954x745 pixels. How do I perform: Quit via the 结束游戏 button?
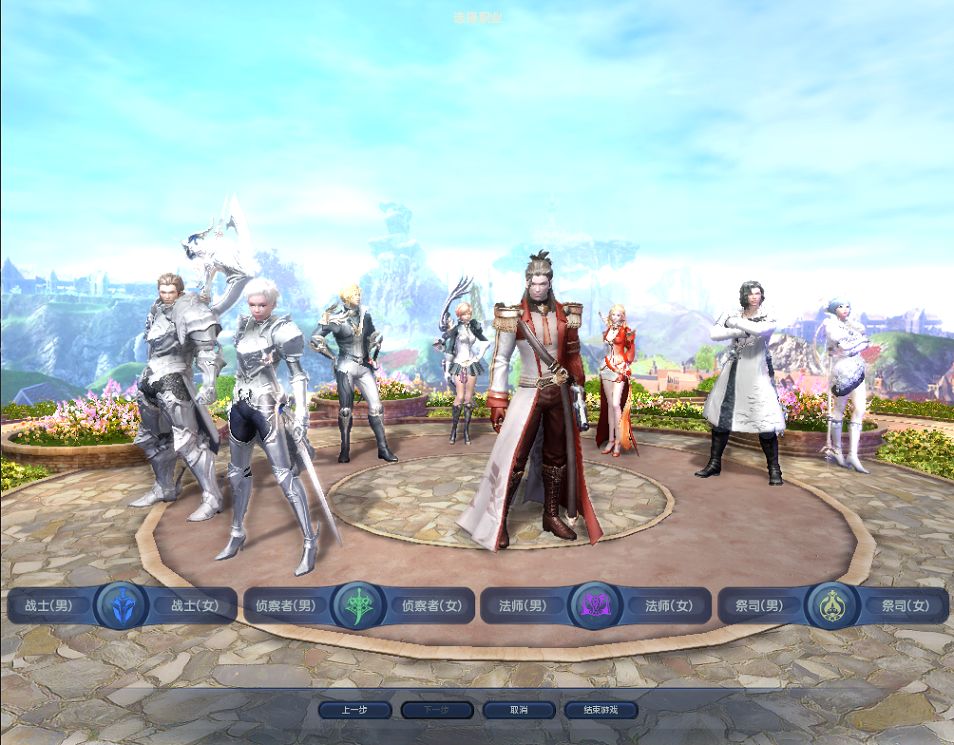point(600,710)
